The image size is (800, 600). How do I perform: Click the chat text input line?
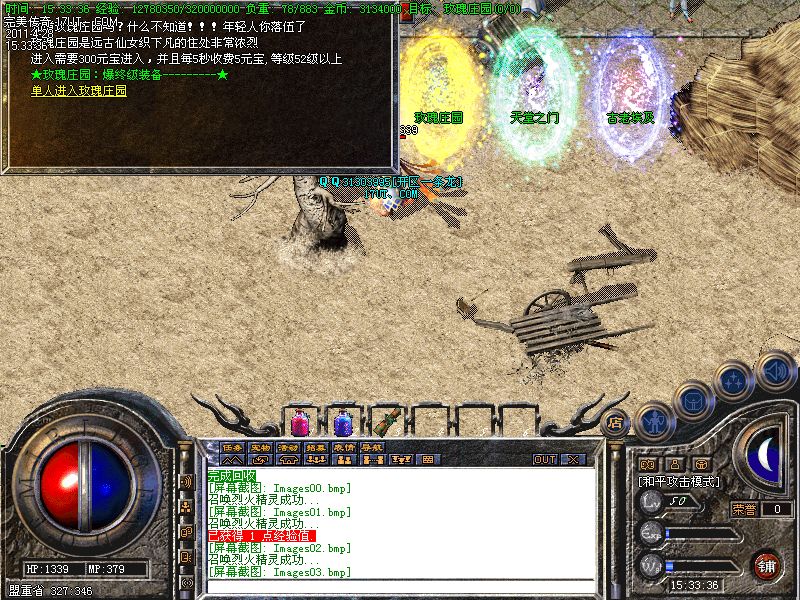pos(400,585)
